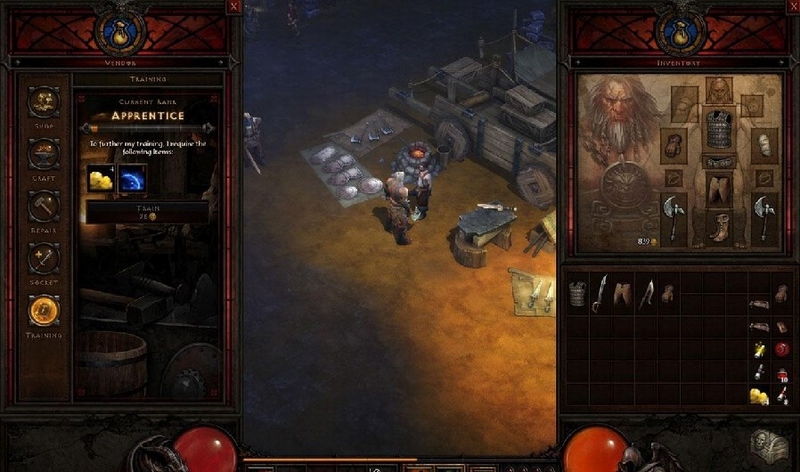
Task: Choose the equipped pants slot
Action: tap(720, 189)
